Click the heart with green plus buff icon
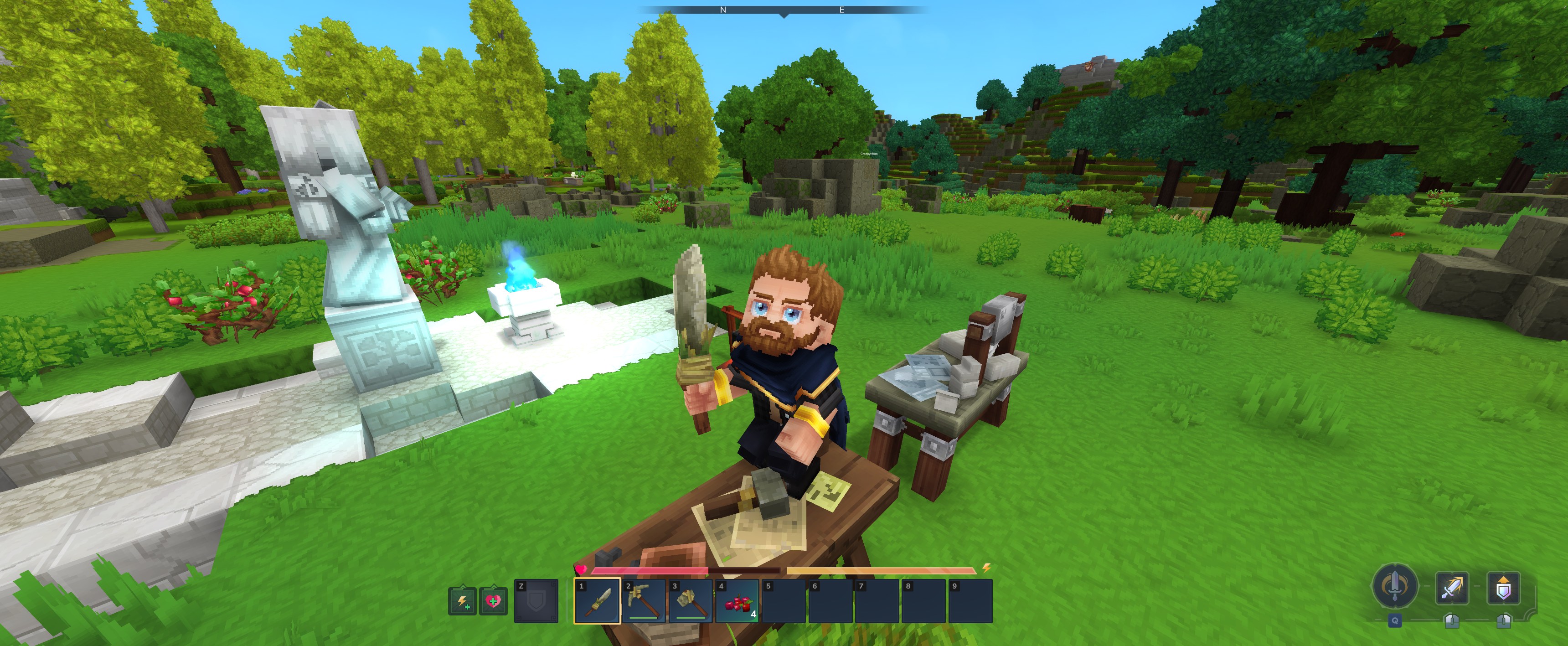Image resolution: width=1568 pixels, height=646 pixels. click(492, 602)
